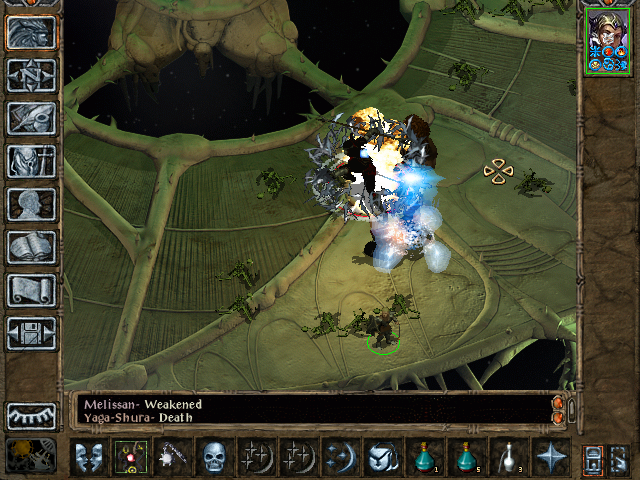Screen dimensions: 640x480
Task: Click the twin masks button on the action bar
Action: [x=88, y=457]
